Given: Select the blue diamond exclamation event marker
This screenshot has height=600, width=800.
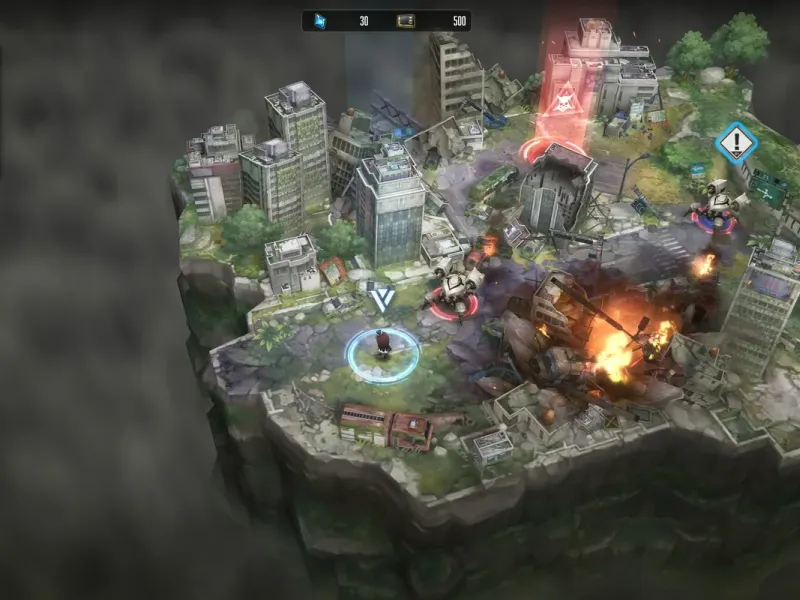Looking at the screenshot, I should click(737, 142).
